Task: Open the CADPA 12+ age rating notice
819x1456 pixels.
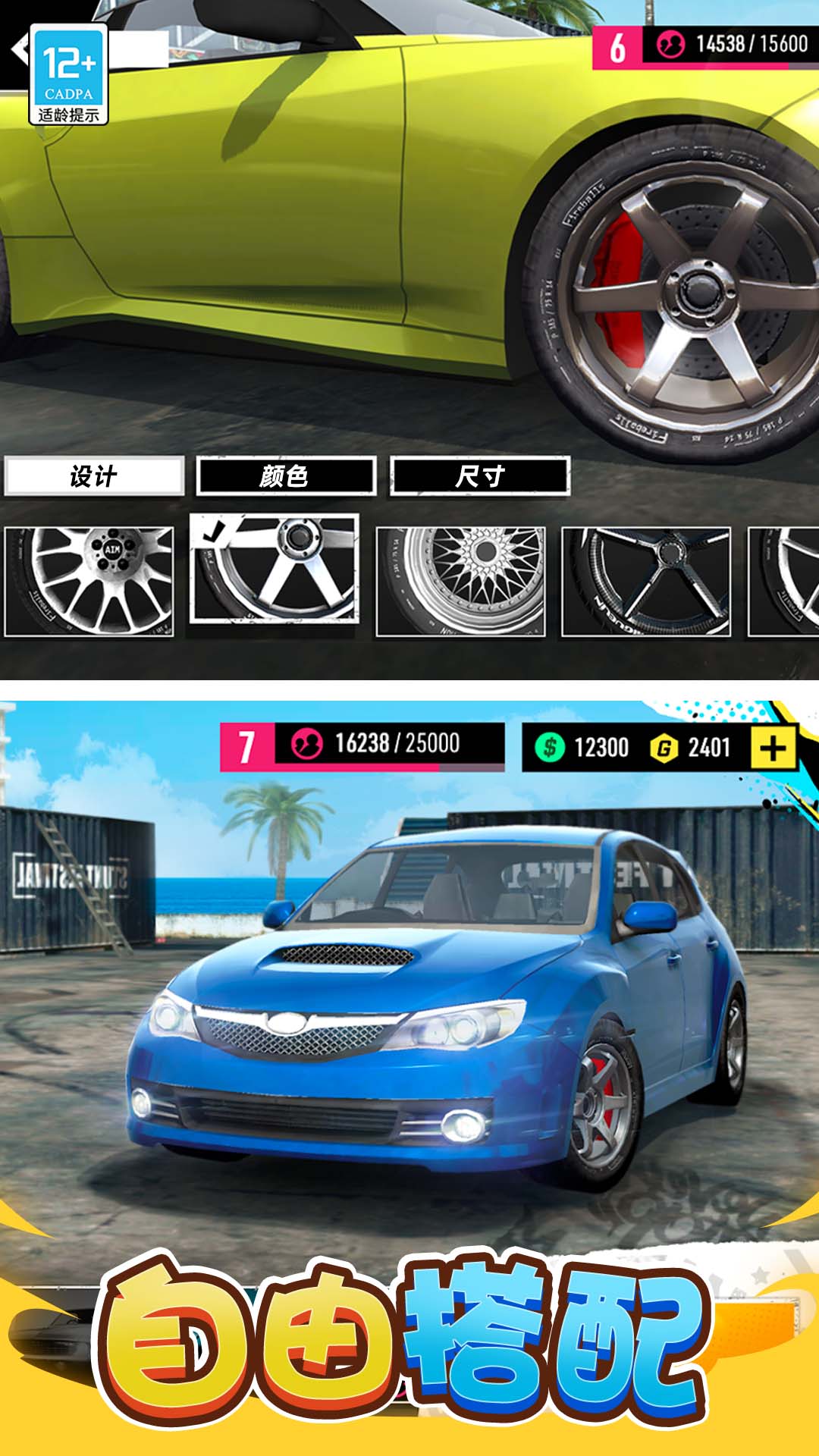Action: [x=68, y=74]
